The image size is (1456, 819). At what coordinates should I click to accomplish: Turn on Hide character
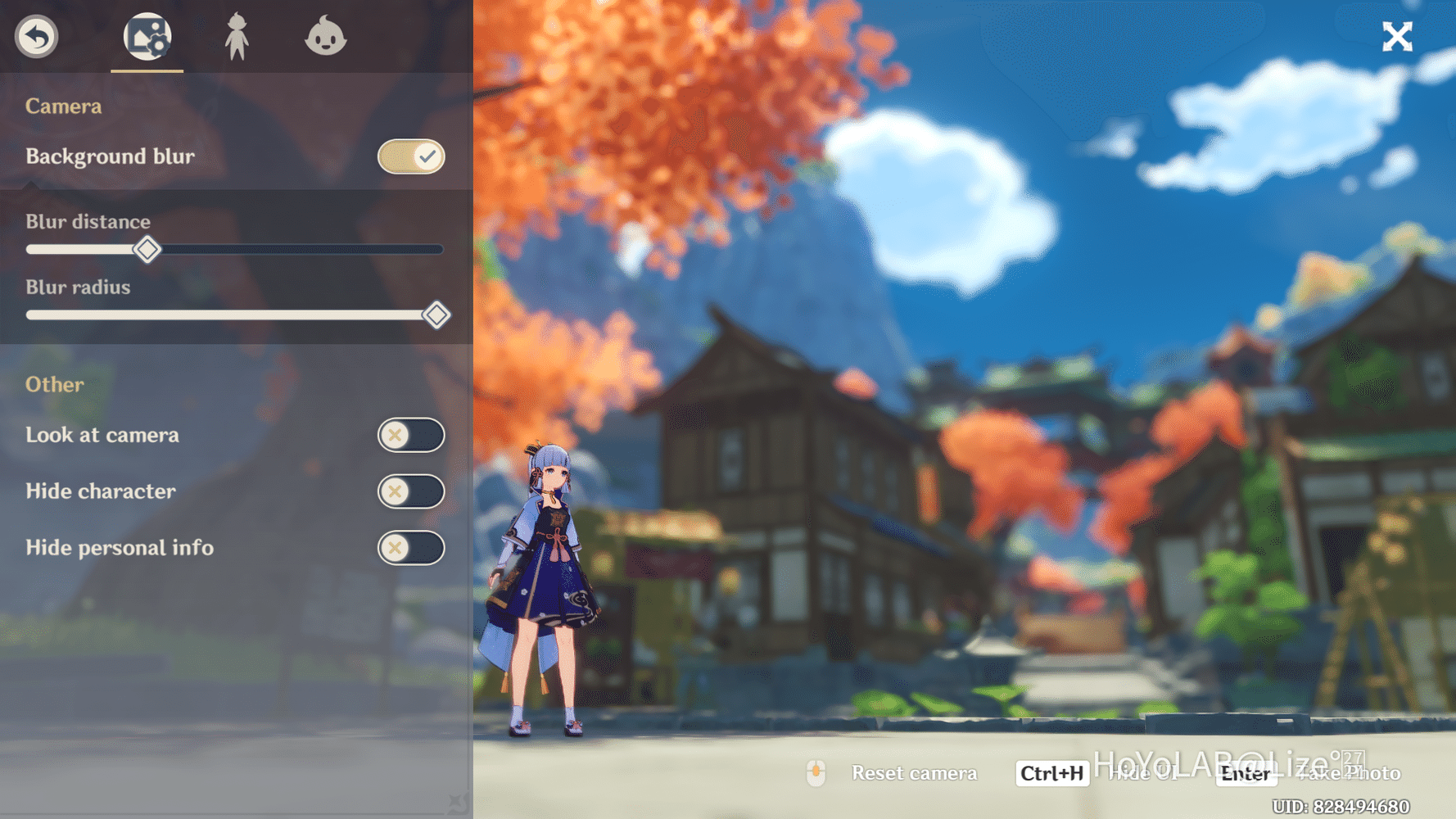click(411, 491)
